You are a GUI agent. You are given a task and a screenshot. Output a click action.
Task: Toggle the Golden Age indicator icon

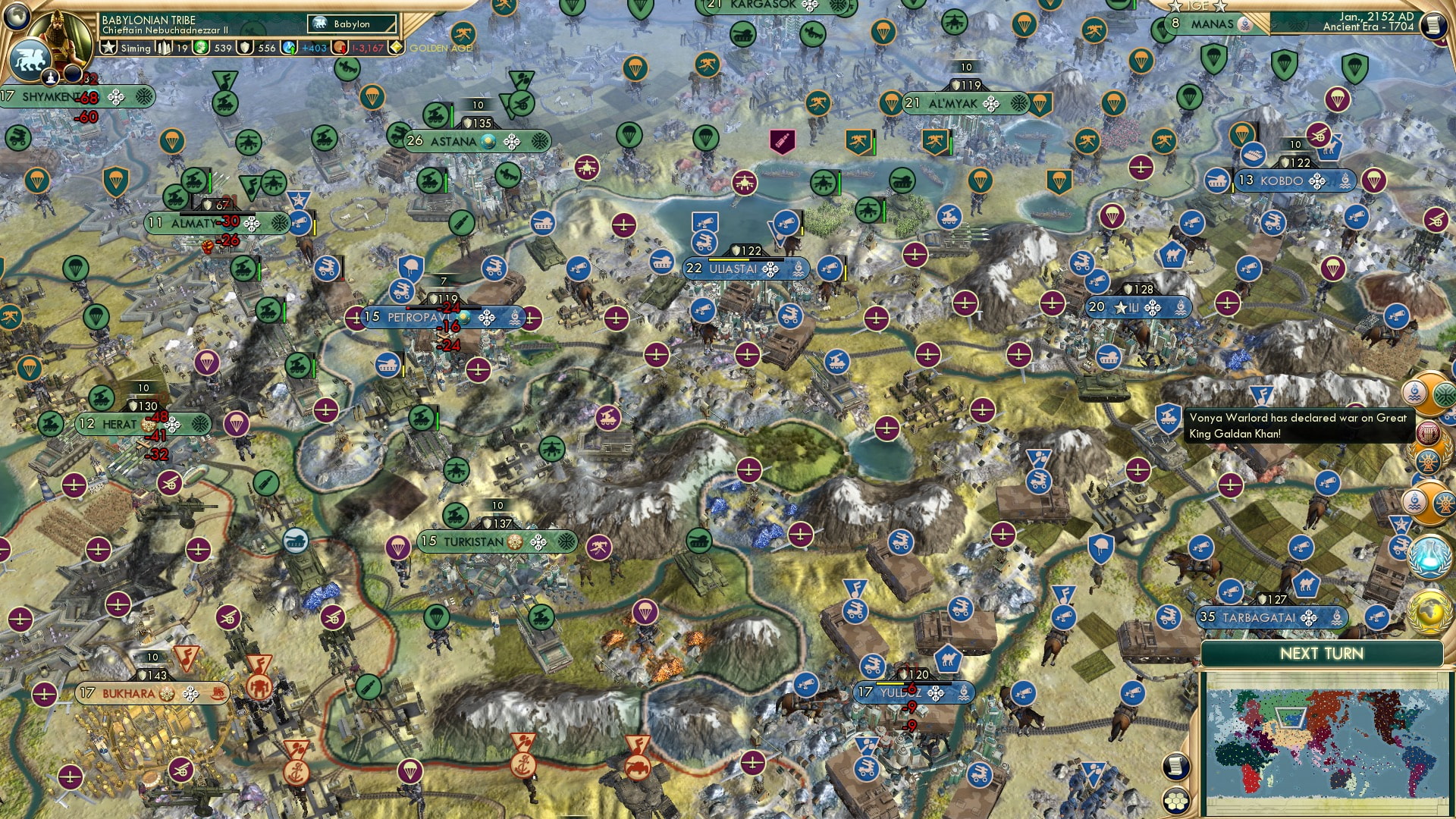(397, 48)
